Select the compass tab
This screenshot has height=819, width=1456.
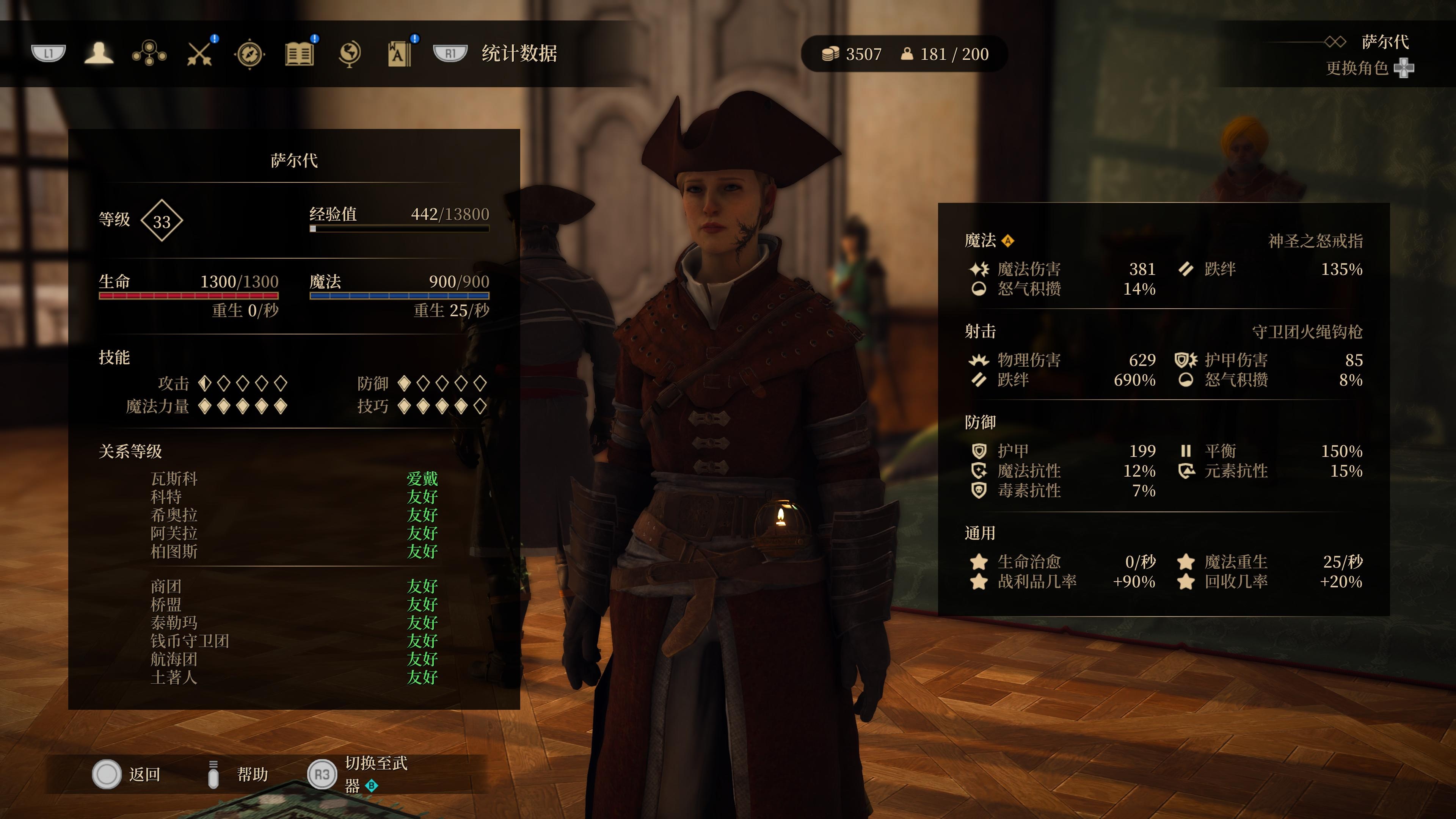(x=249, y=54)
